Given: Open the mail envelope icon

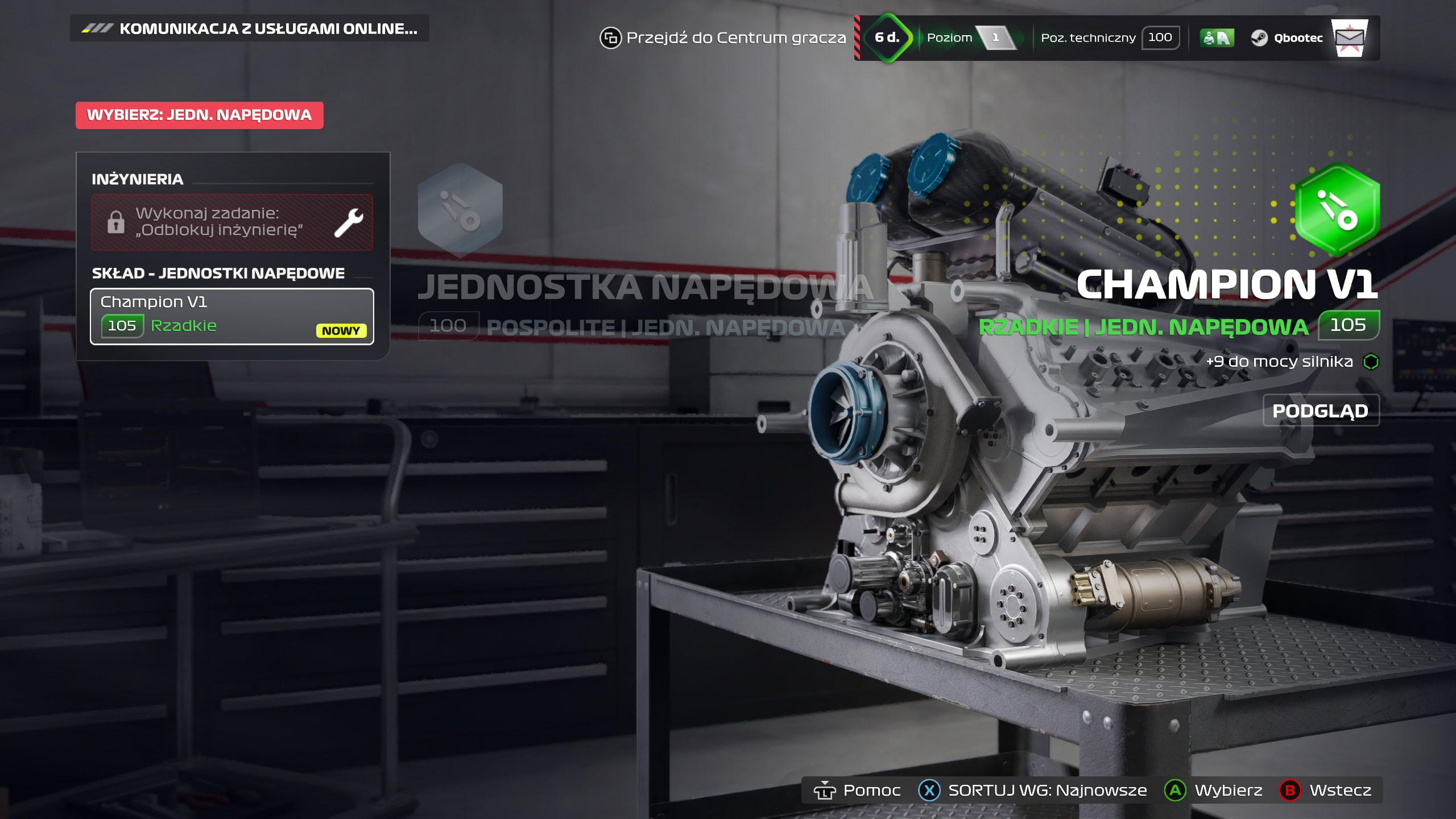Looking at the screenshot, I should pyautogui.click(x=1349, y=38).
